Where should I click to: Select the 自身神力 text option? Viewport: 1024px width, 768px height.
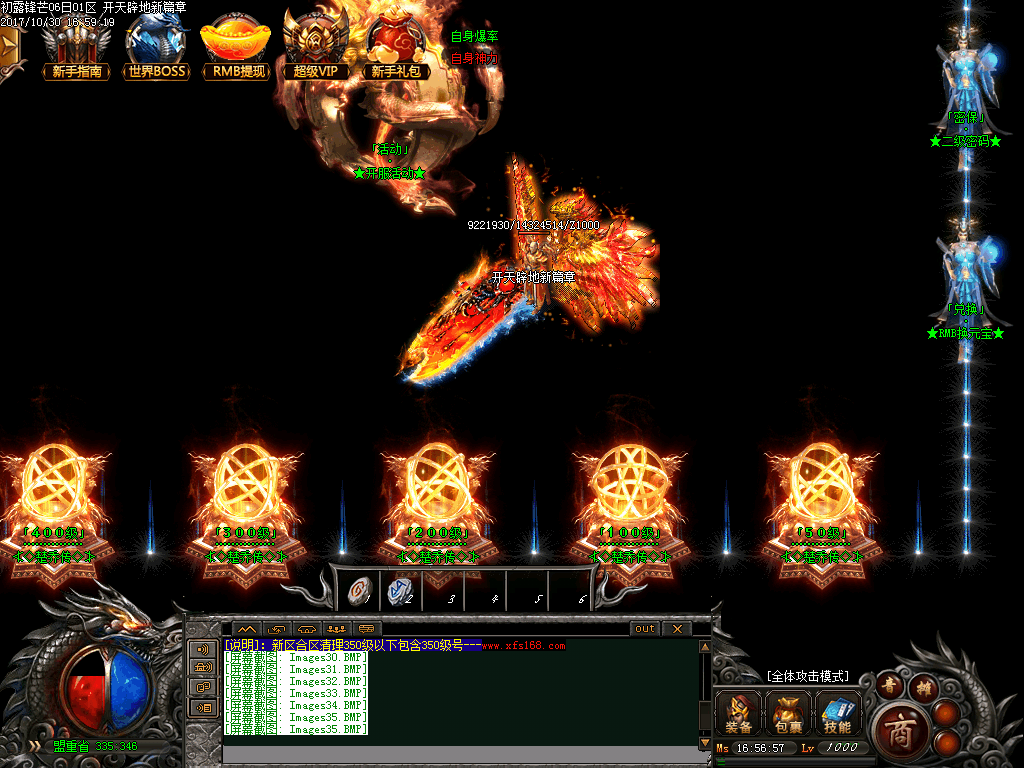coord(474,58)
